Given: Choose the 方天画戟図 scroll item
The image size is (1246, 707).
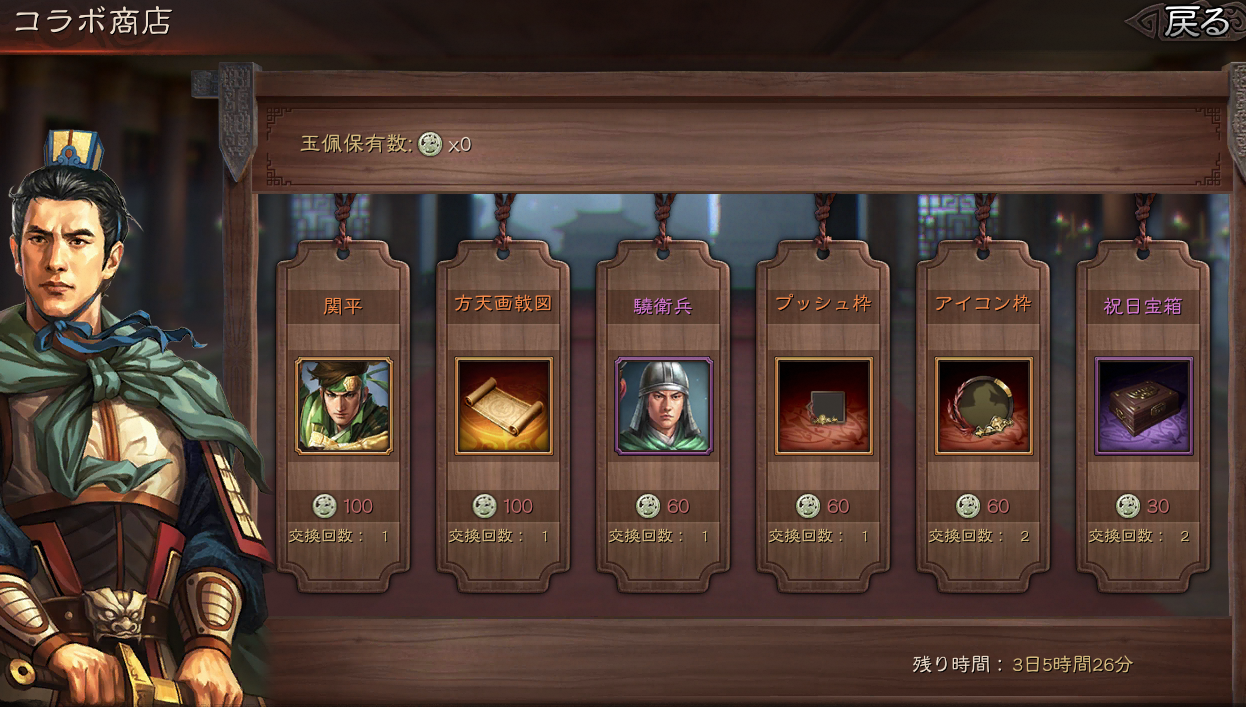Looking at the screenshot, I should (504, 406).
